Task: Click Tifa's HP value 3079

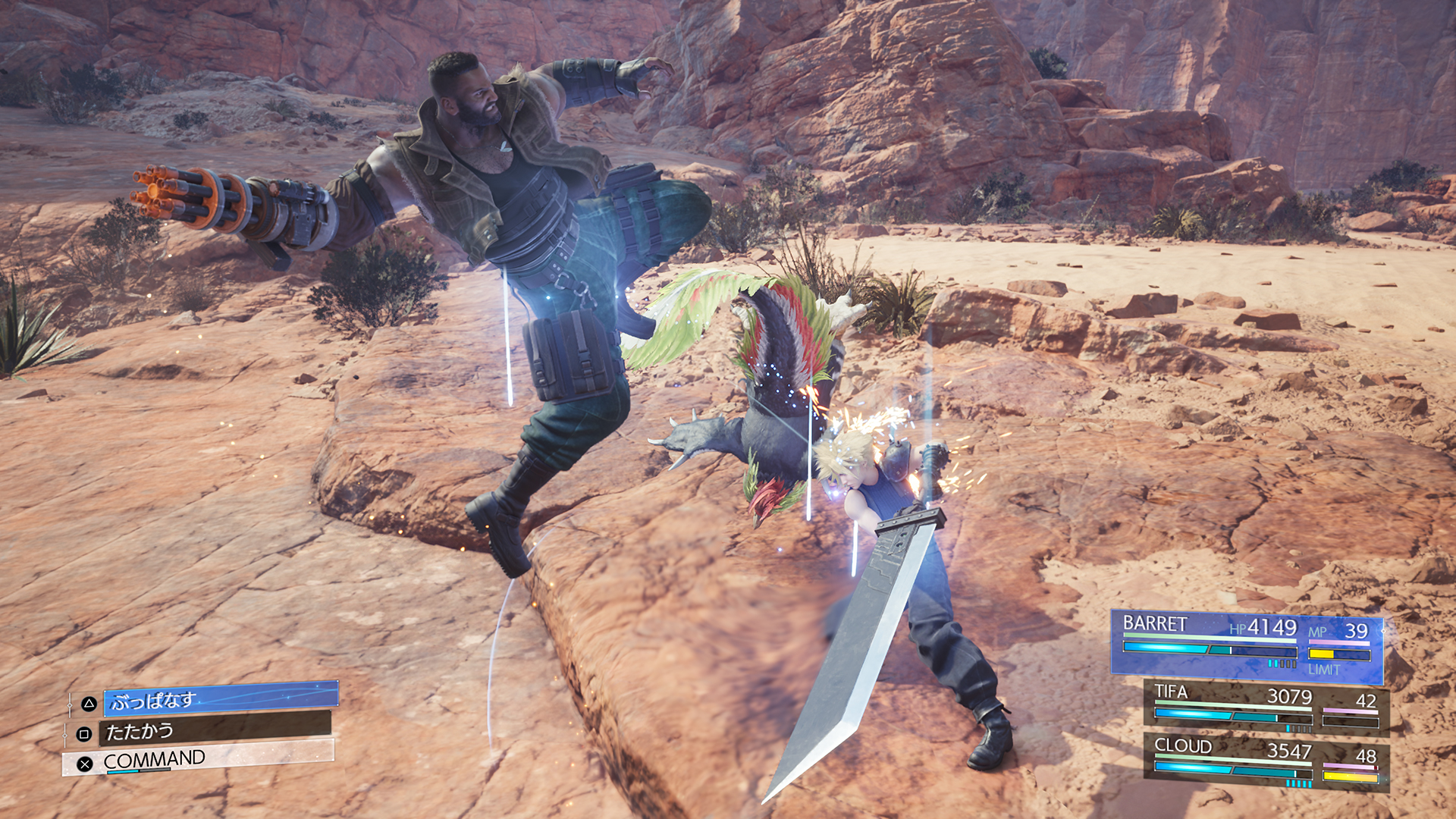Action: coord(1291,697)
